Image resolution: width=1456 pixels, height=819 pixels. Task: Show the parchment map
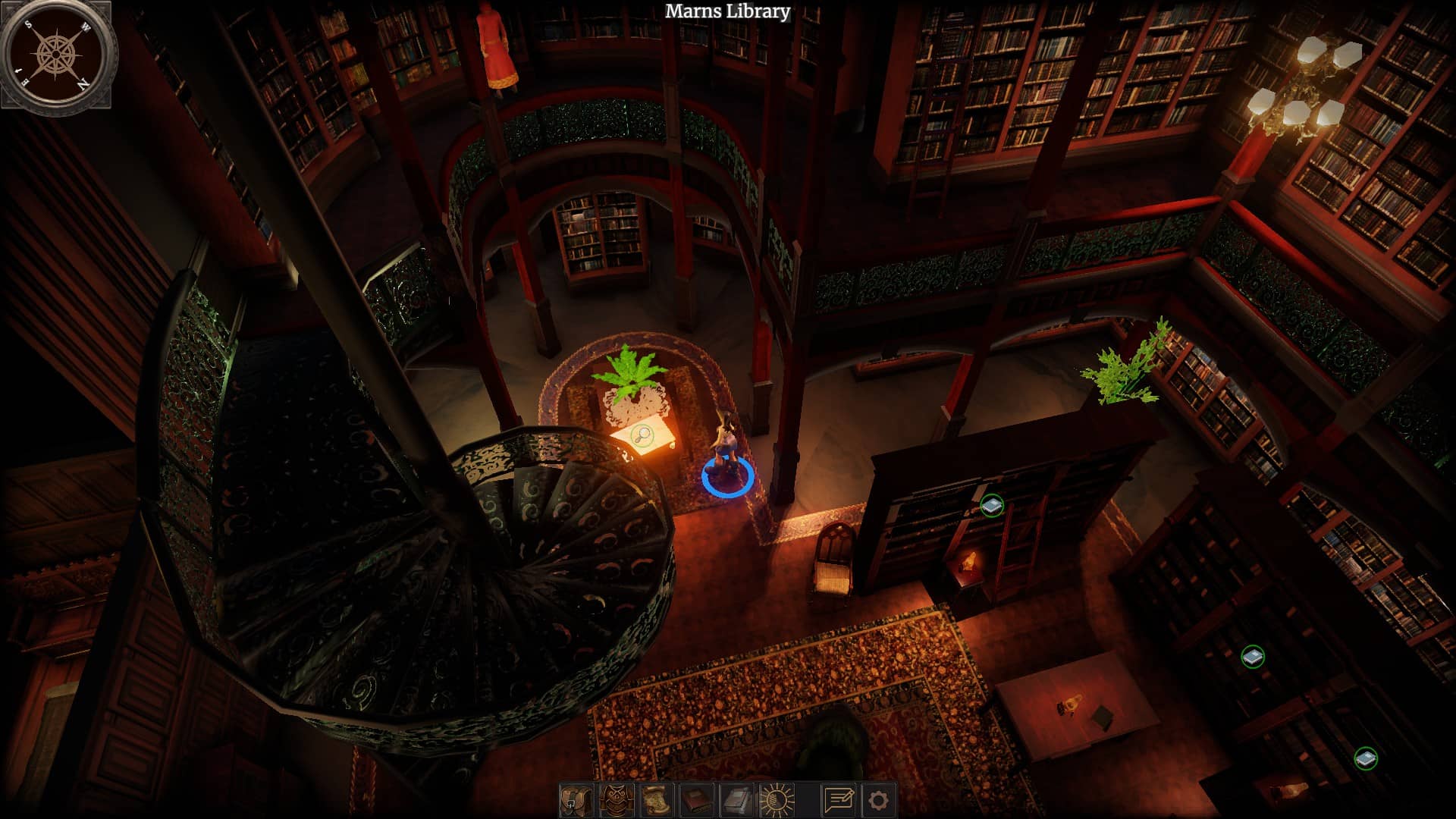[x=657, y=800]
